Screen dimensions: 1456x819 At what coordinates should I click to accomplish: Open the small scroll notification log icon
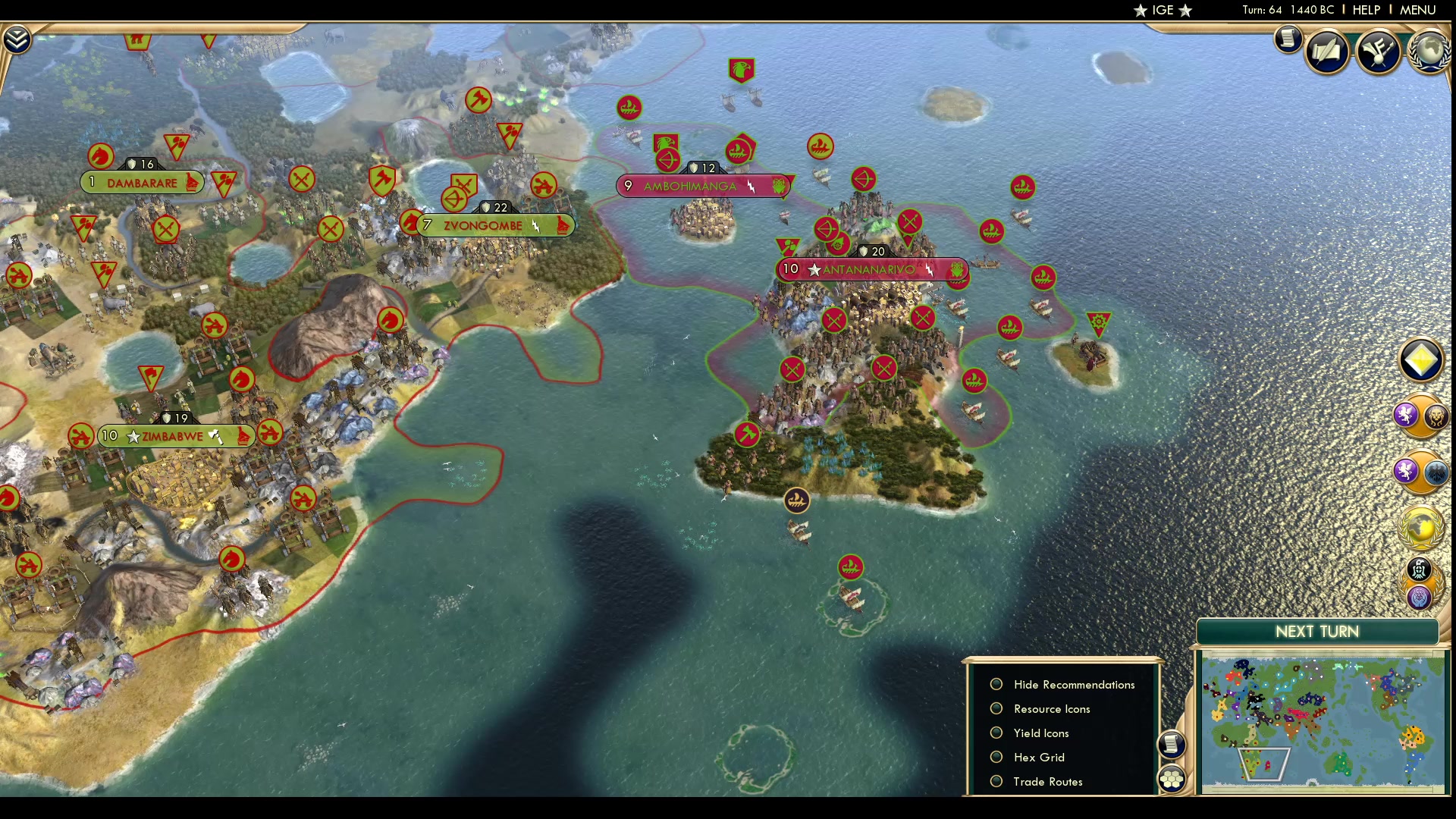point(1288,39)
